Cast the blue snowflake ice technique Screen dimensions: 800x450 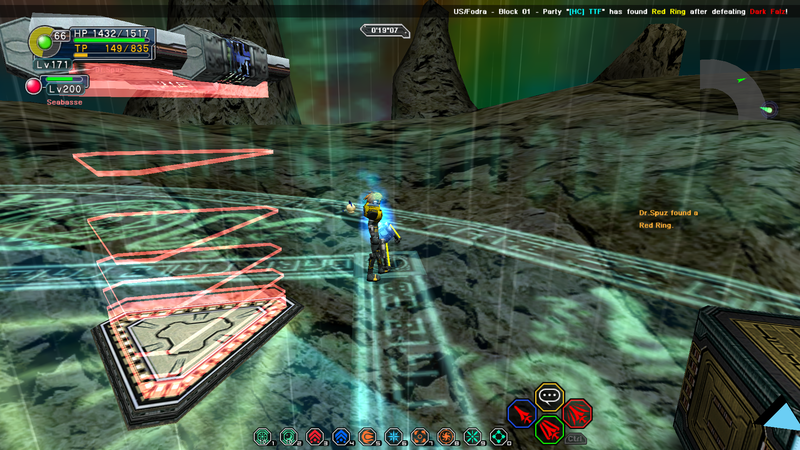(x=394, y=436)
